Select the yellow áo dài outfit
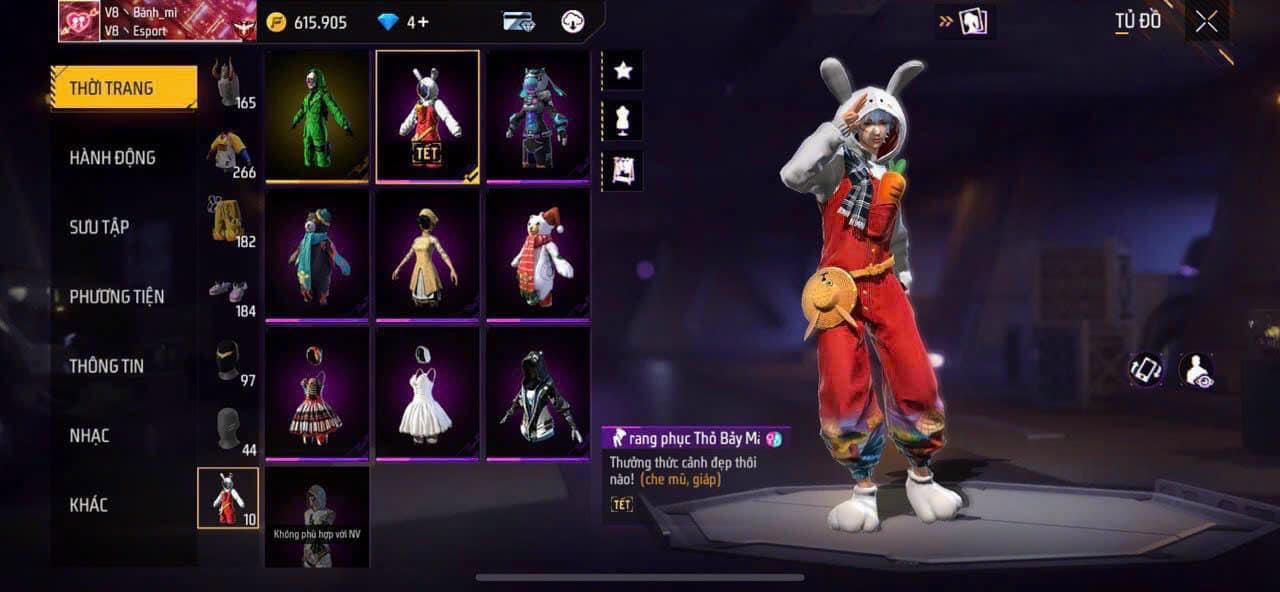 click(427, 255)
